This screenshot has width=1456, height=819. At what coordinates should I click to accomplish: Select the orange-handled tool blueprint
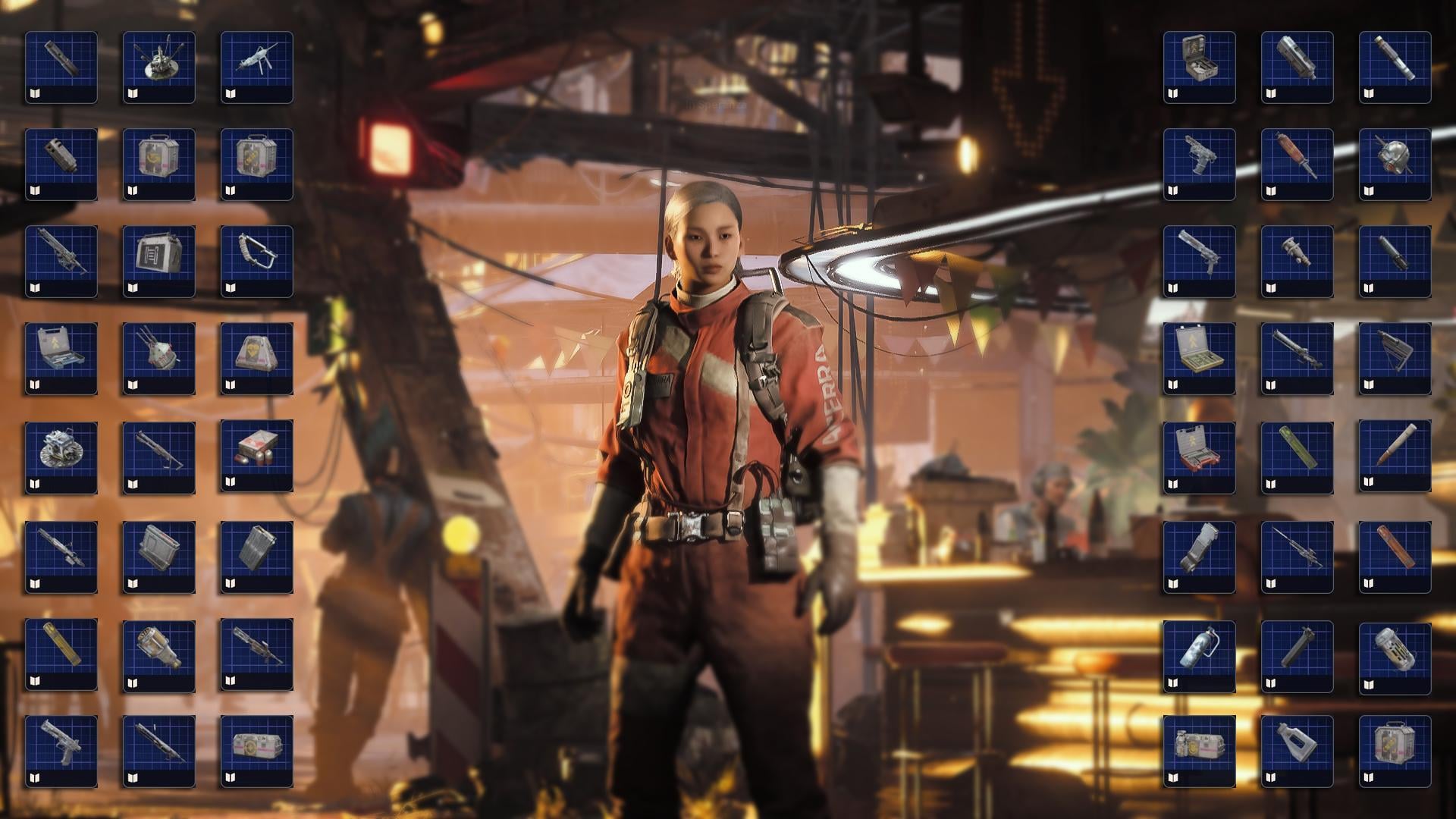(1297, 164)
